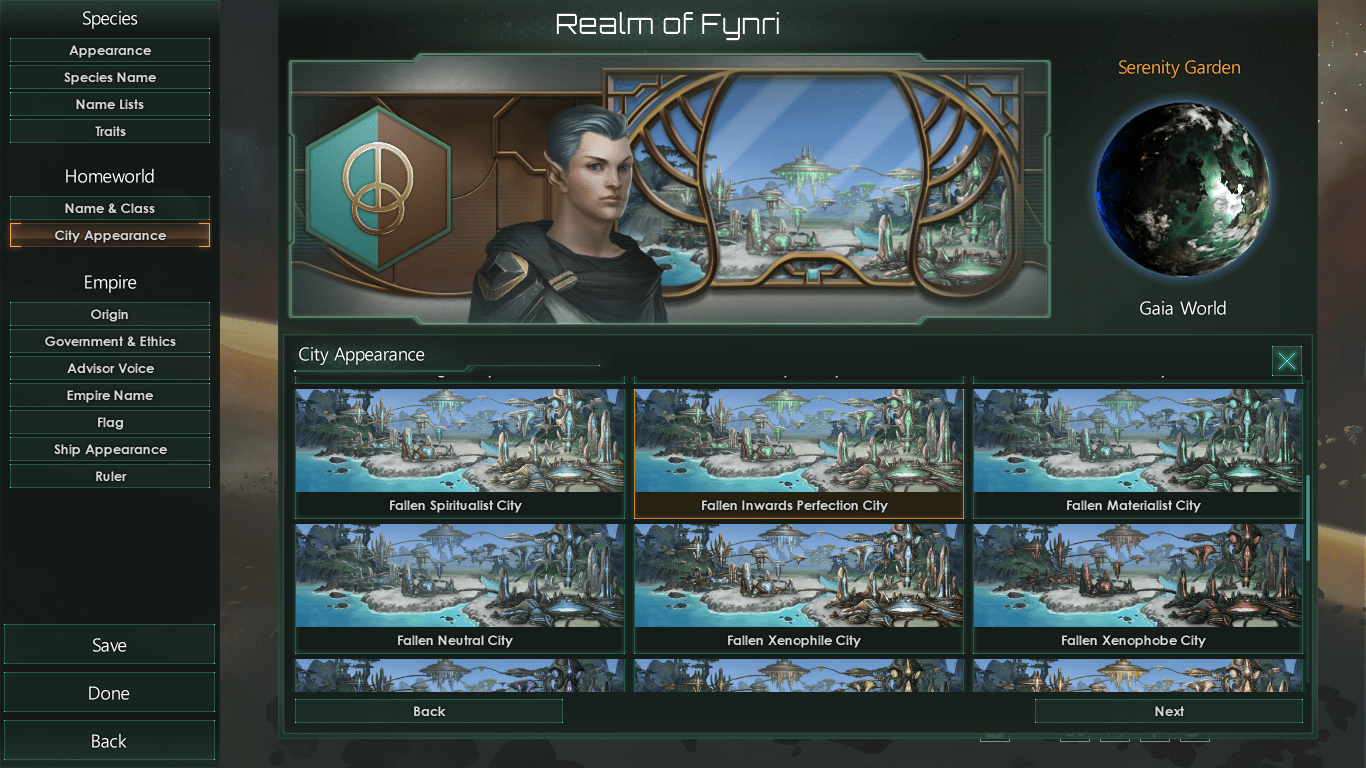This screenshot has height=768, width=1366.
Task: Pick the Fallen Materialist City style
Action: tap(1138, 452)
